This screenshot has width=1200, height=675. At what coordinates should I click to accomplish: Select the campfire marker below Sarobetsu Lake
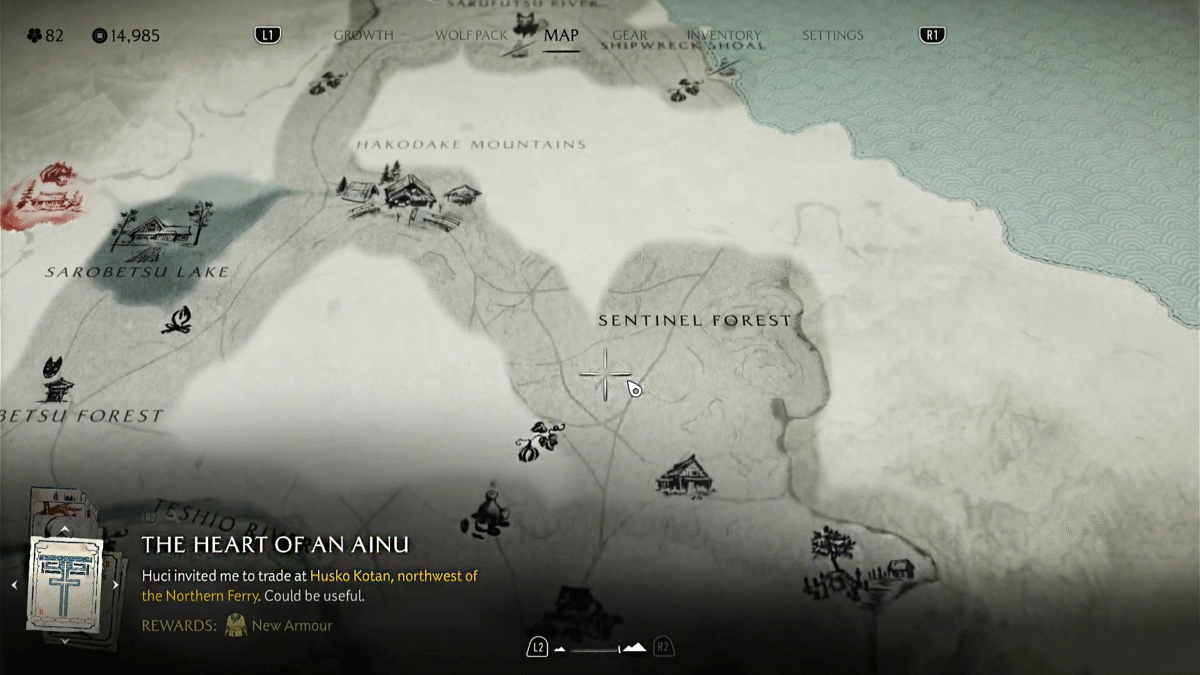click(177, 320)
